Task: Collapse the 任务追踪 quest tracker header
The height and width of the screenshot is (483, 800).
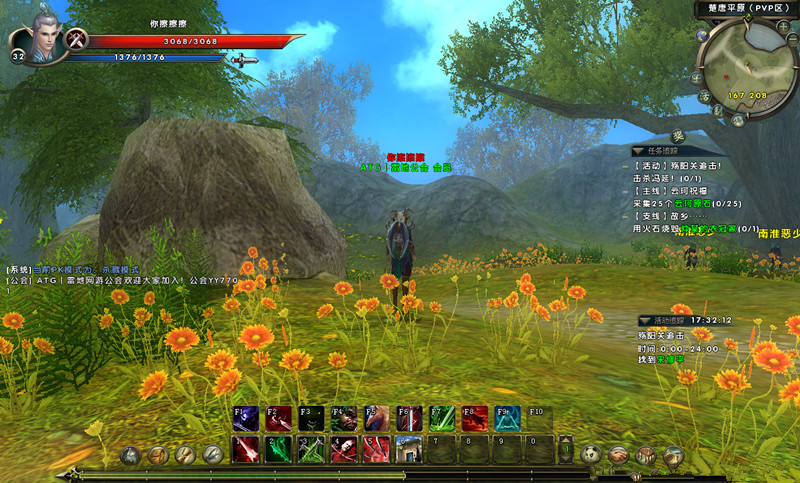Action: tap(638, 151)
